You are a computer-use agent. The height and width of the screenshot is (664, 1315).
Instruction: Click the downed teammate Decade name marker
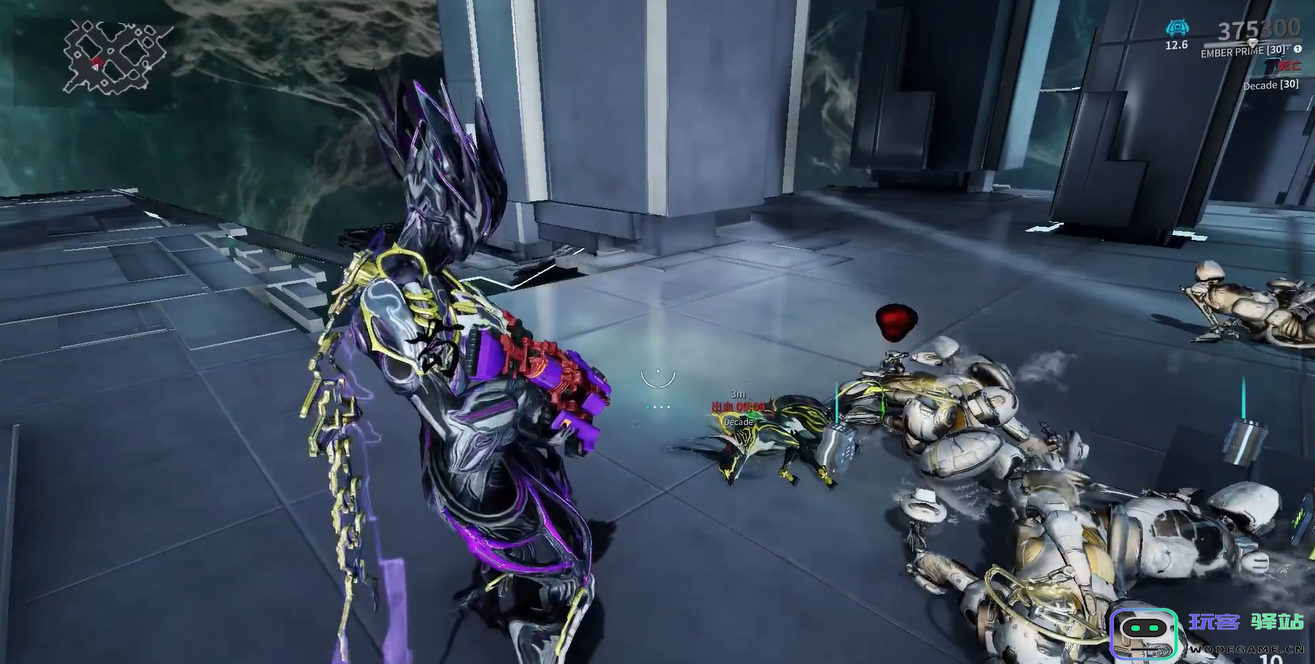739,422
